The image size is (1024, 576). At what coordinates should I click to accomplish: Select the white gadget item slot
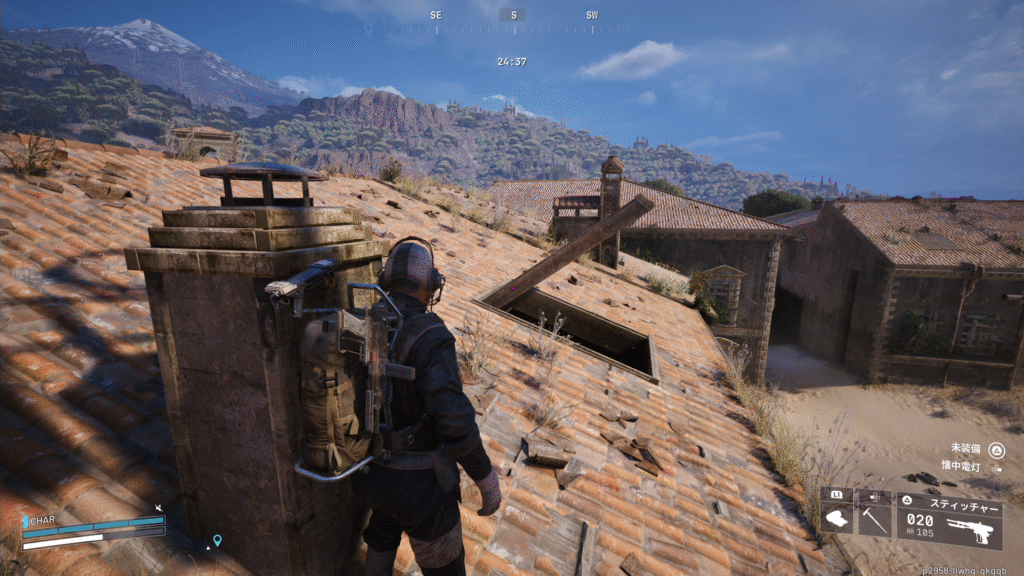click(836, 520)
